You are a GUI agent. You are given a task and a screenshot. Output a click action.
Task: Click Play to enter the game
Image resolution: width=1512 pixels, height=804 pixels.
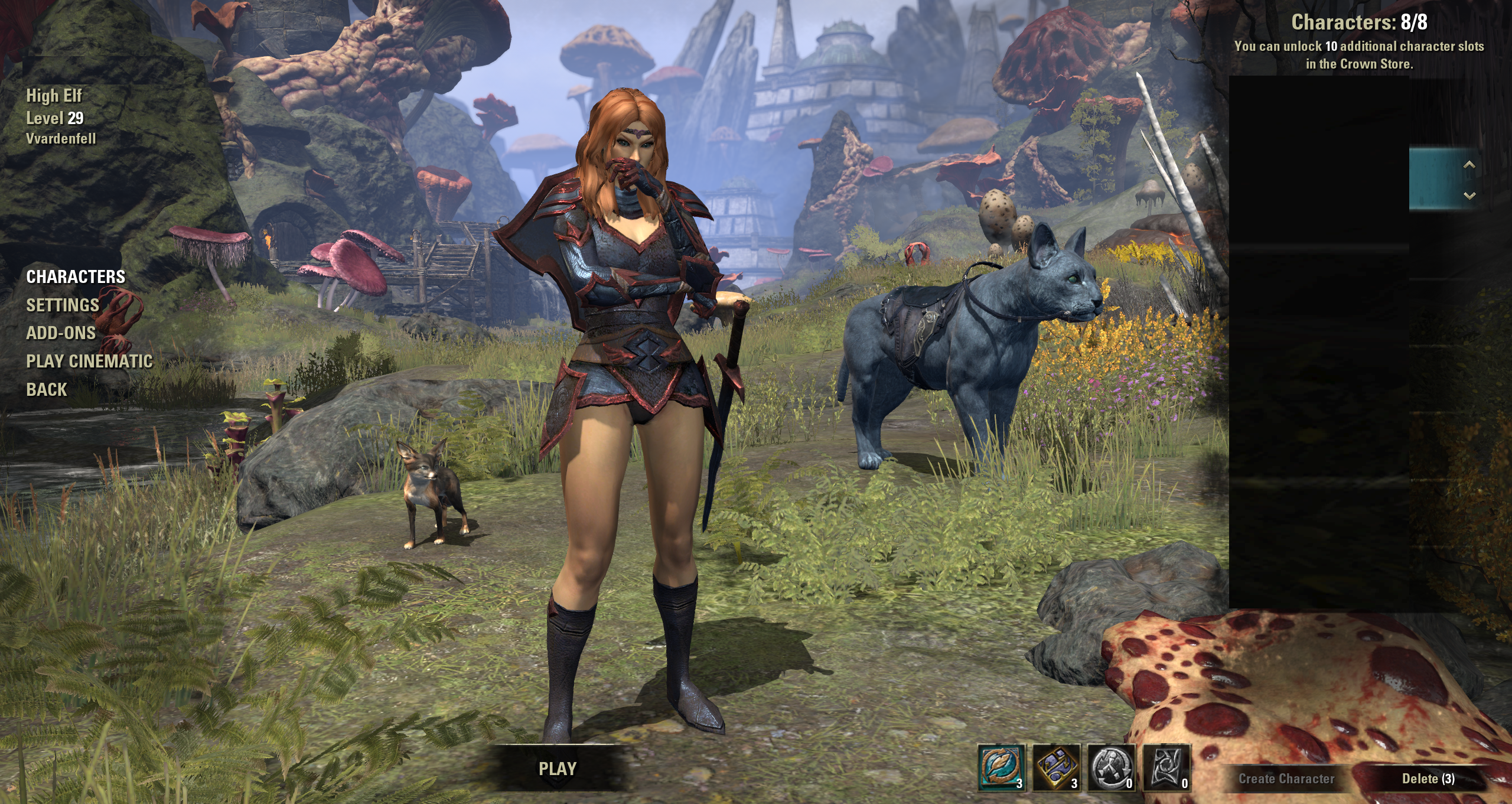pyautogui.click(x=557, y=769)
